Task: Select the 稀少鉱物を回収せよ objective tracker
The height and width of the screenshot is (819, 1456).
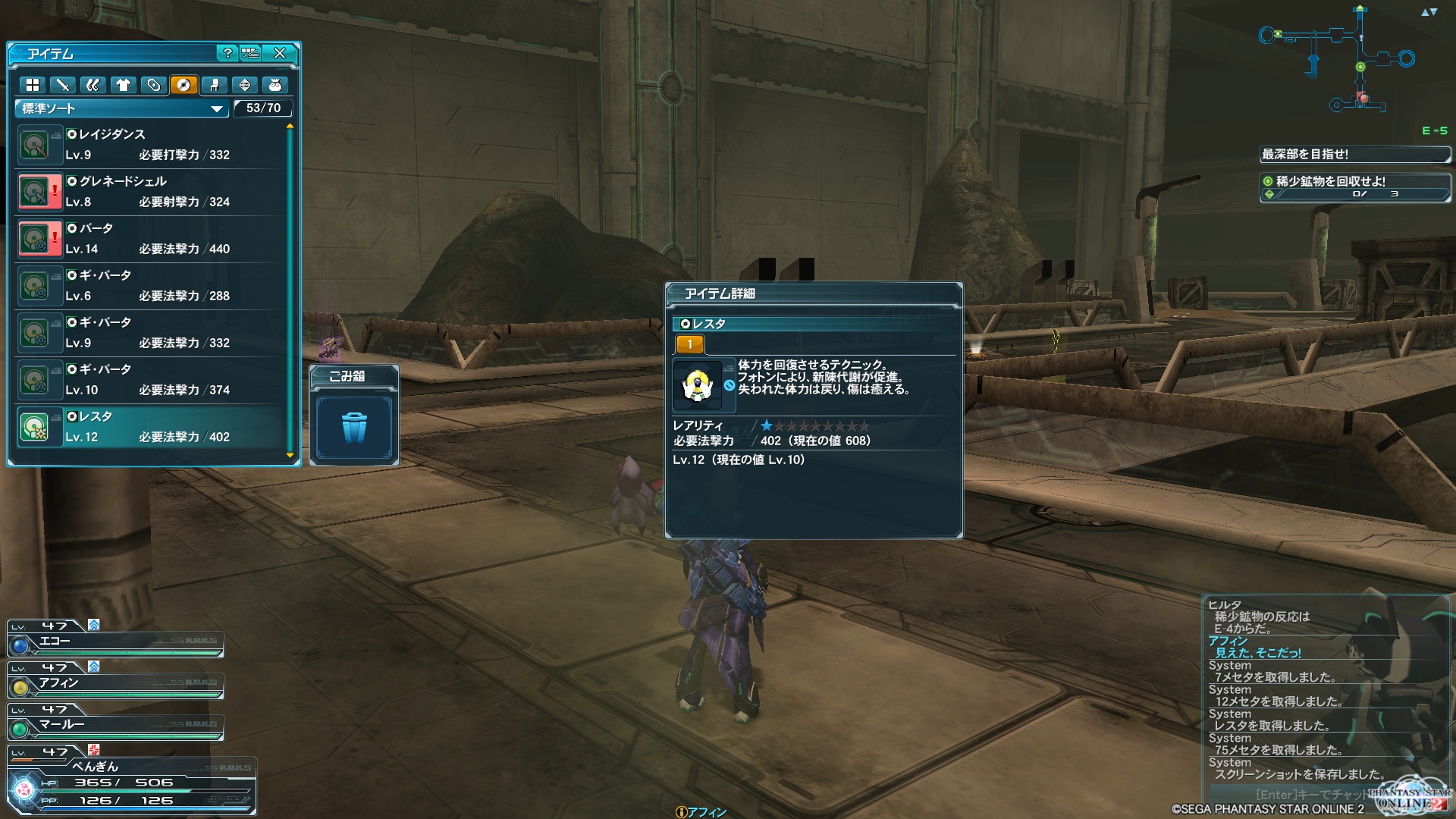Action: 1354,187
